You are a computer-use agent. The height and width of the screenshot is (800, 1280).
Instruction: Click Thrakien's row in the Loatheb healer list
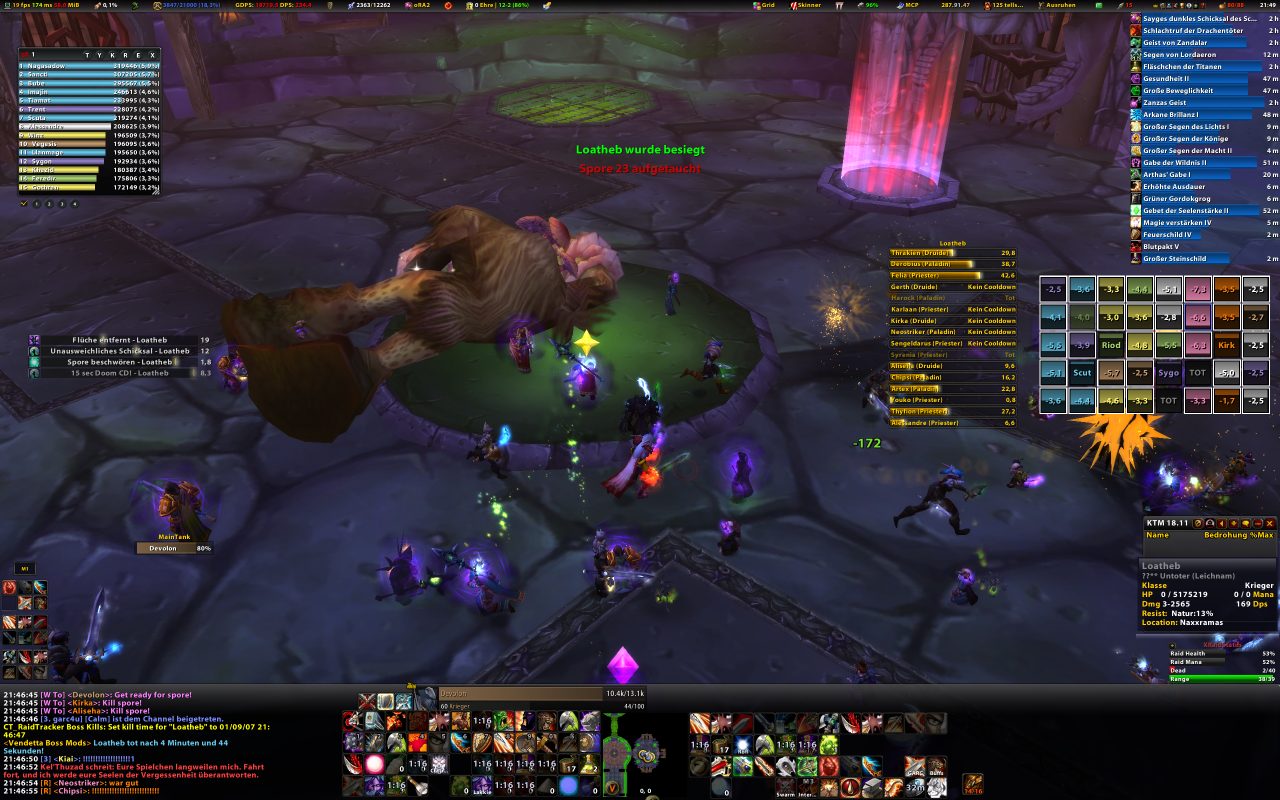(952, 253)
